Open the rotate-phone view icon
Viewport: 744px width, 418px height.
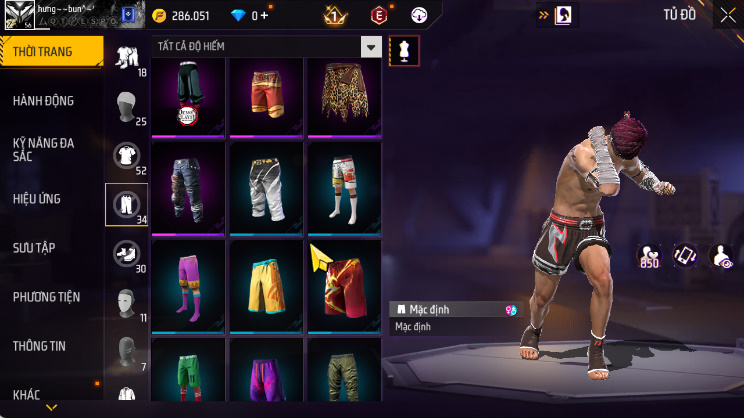pyautogui.click(x=685, y=256)
